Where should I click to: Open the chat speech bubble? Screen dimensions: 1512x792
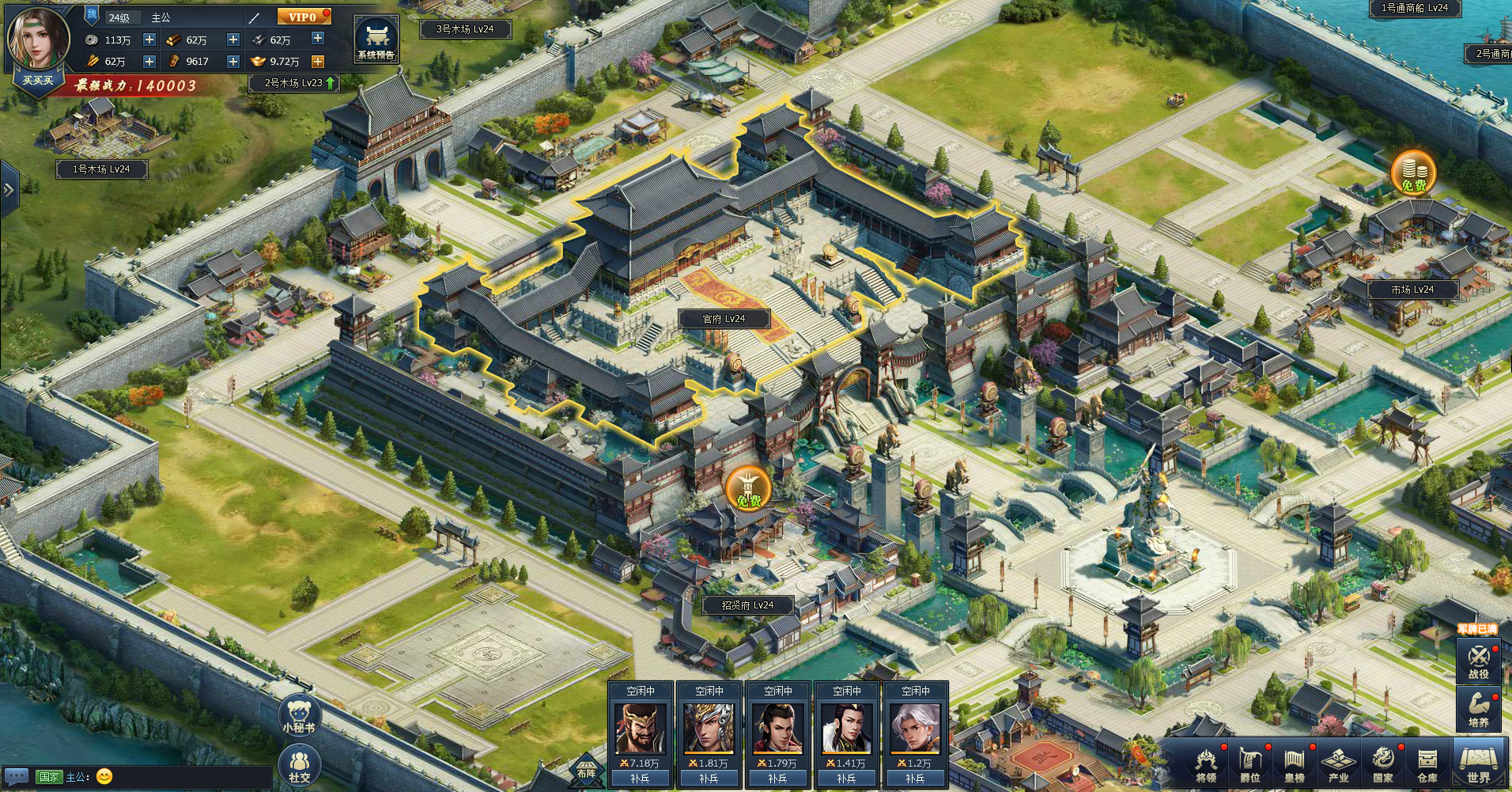click(17, 777)
